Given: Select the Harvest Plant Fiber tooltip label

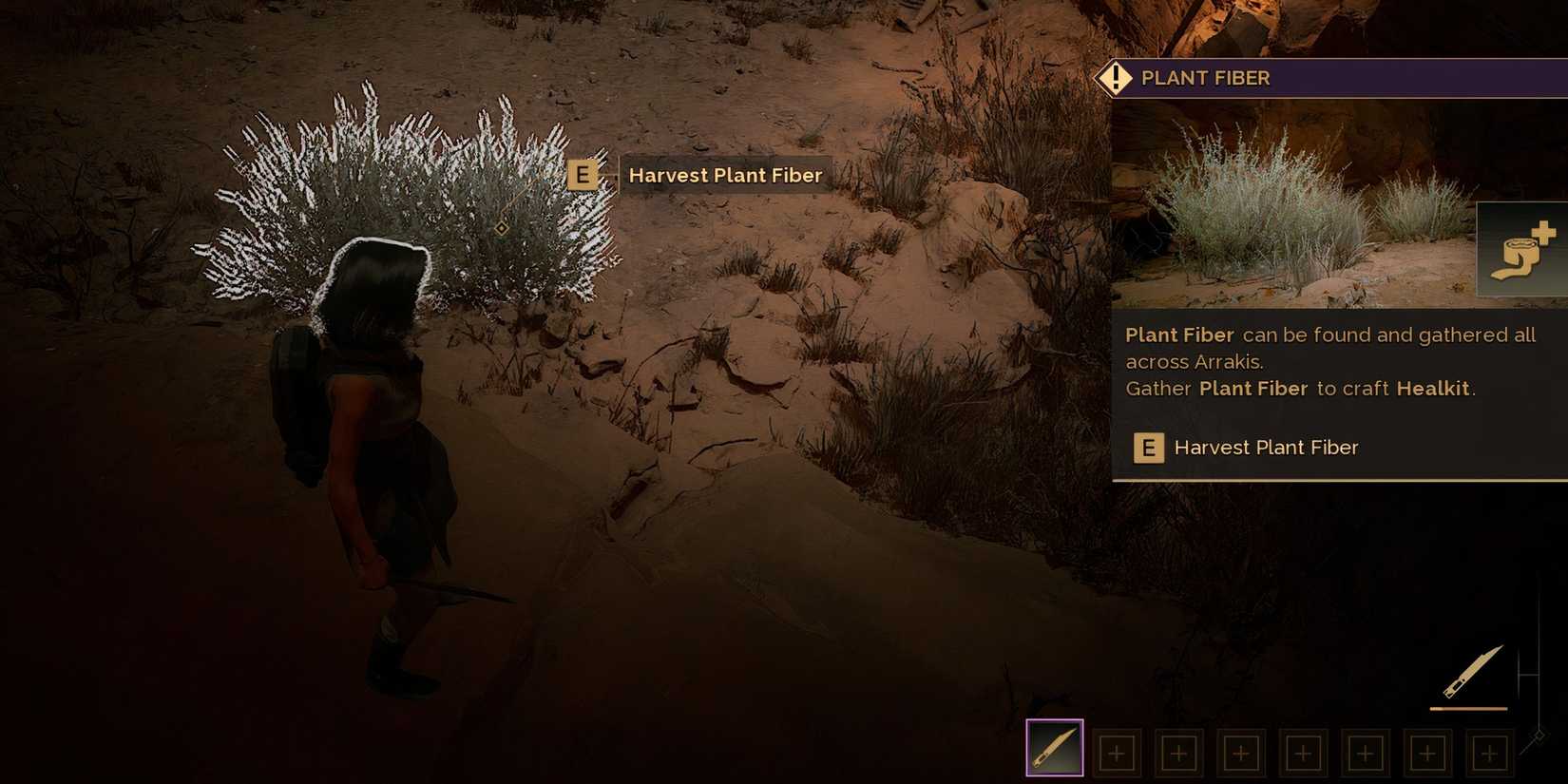Looking at the screenshot, I should 725,175.
